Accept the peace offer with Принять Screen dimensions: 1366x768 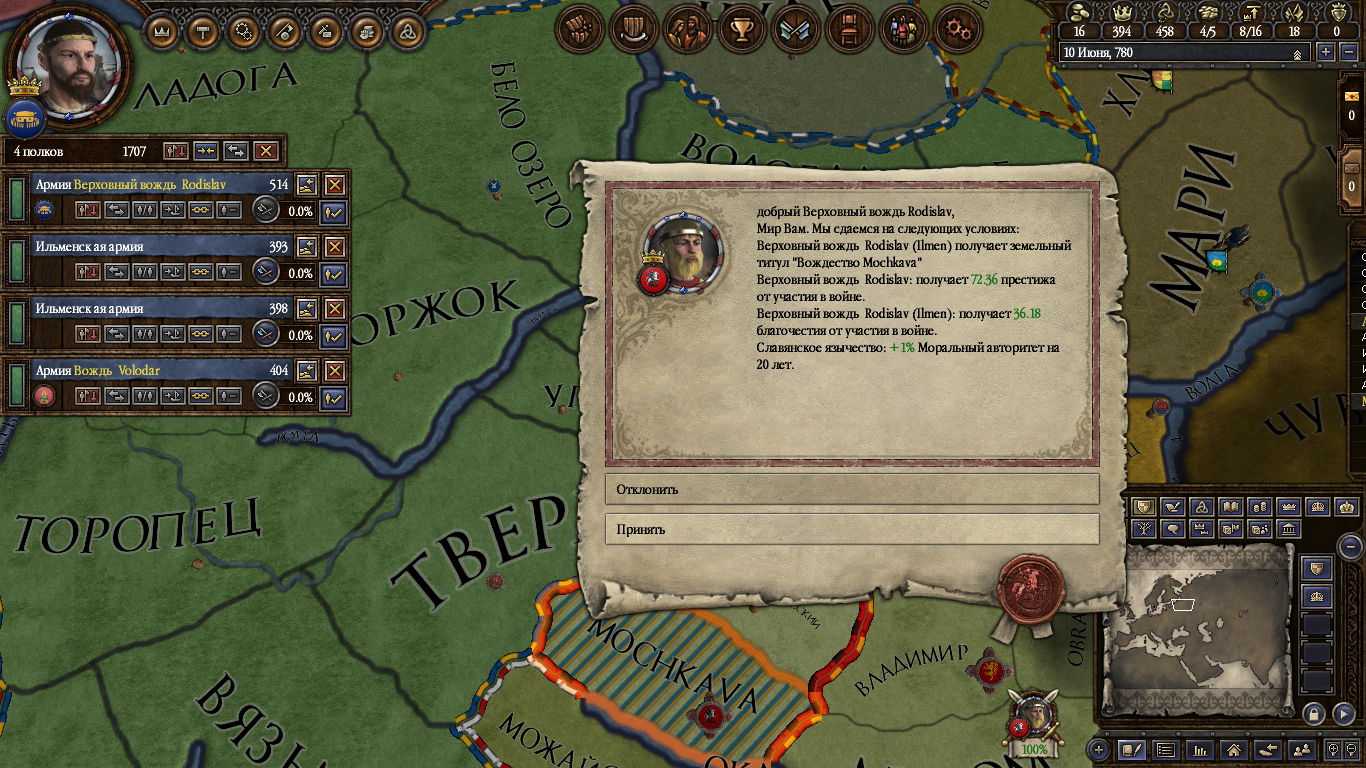tap(851, 529)
